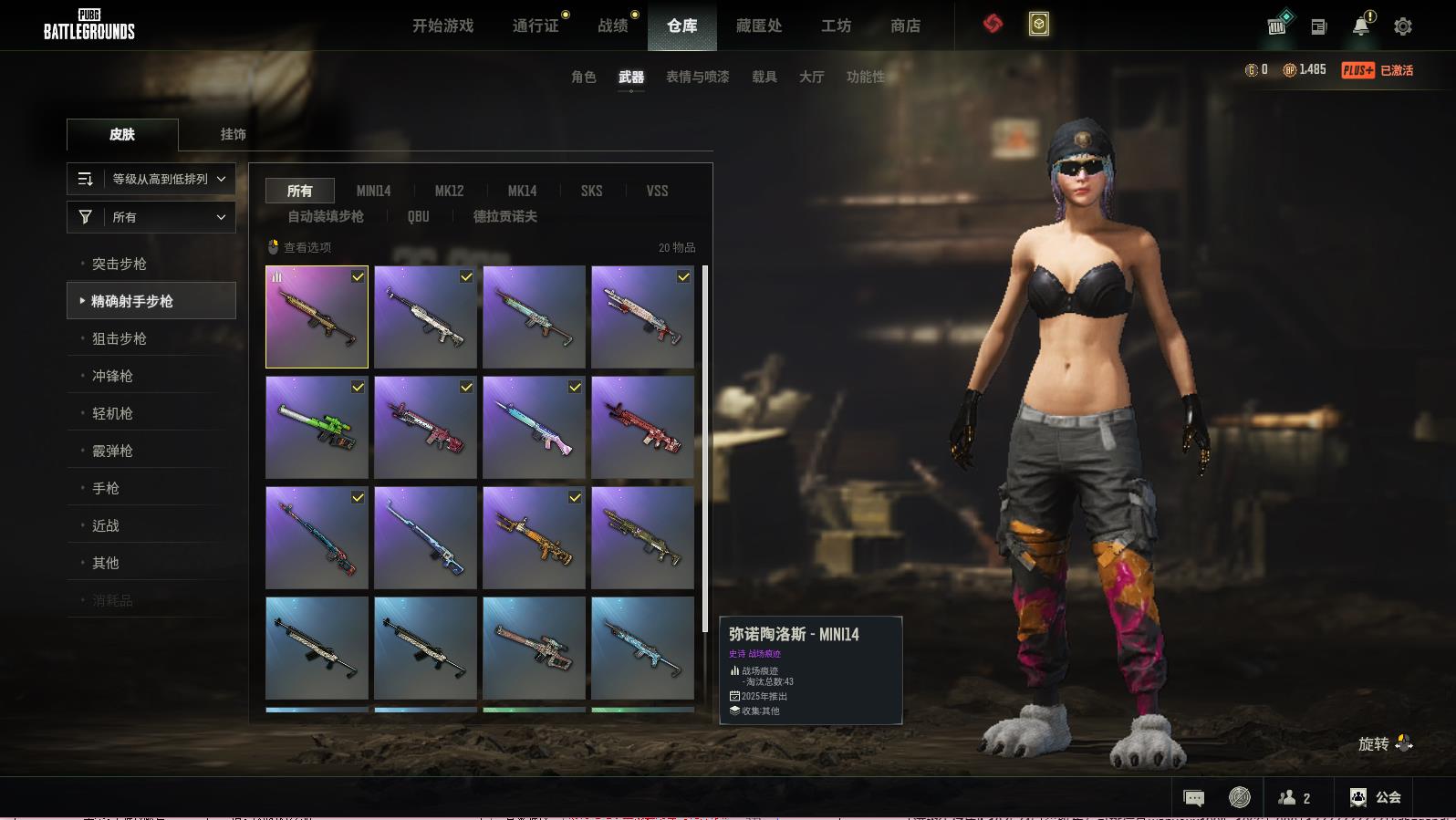
Task: Select the green rifle skin thumbnail
Action: click(x=317, y=427)
